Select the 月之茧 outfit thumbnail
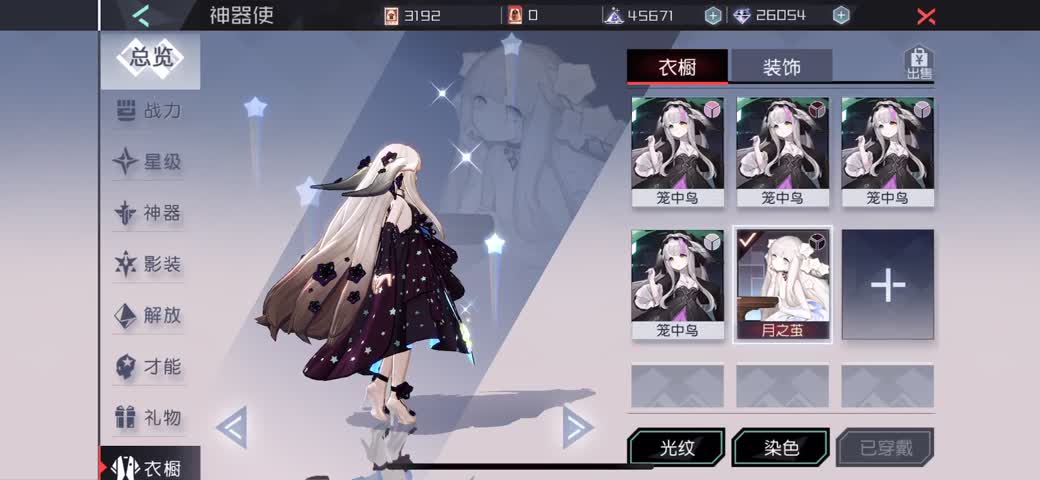 tap(782, 284)
